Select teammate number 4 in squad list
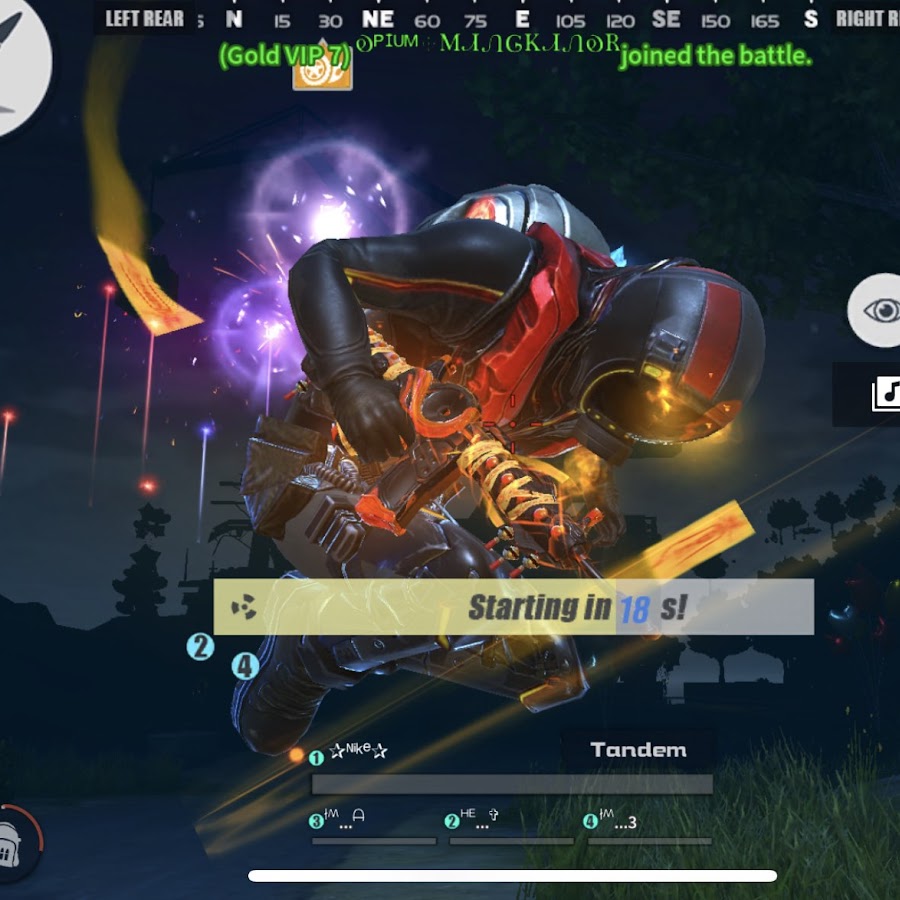Image resolution: width=900 pixels, height=900 pixels. pyautogui.click(x=614, y=822)
